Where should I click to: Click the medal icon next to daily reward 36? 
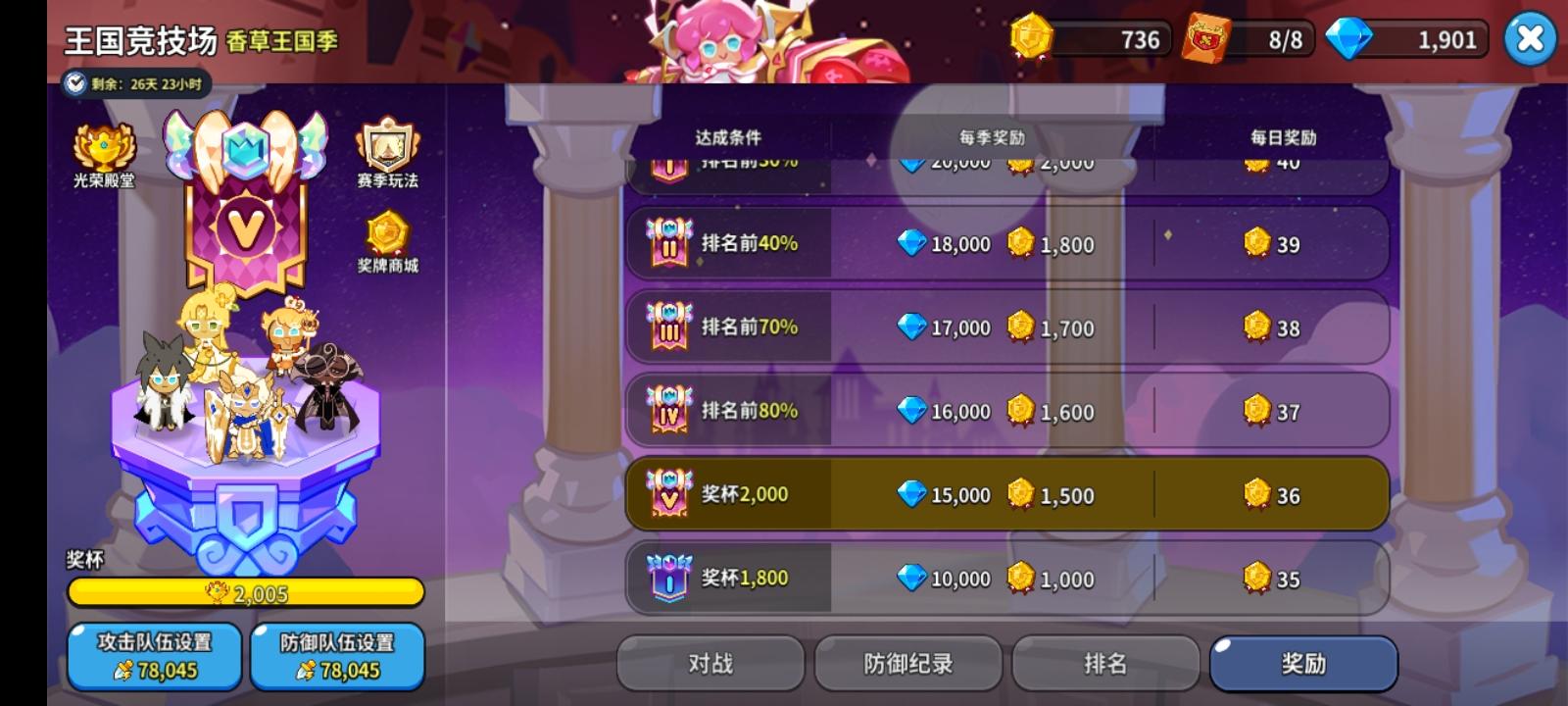[1257, 495]
